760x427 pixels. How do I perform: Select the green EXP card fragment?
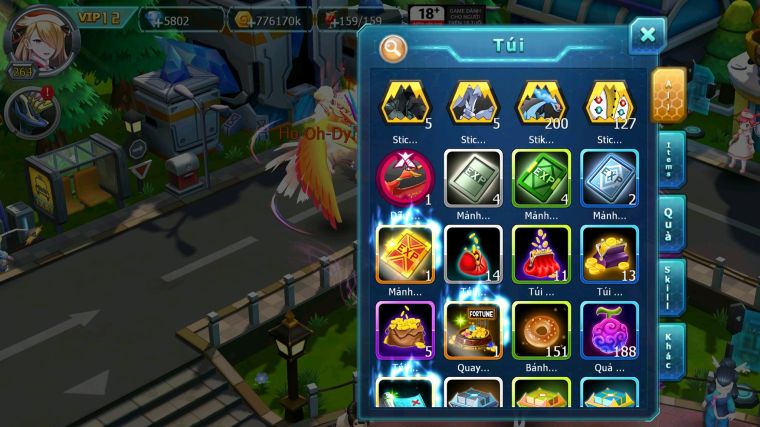pyautogui.click(x=541, y=178)
